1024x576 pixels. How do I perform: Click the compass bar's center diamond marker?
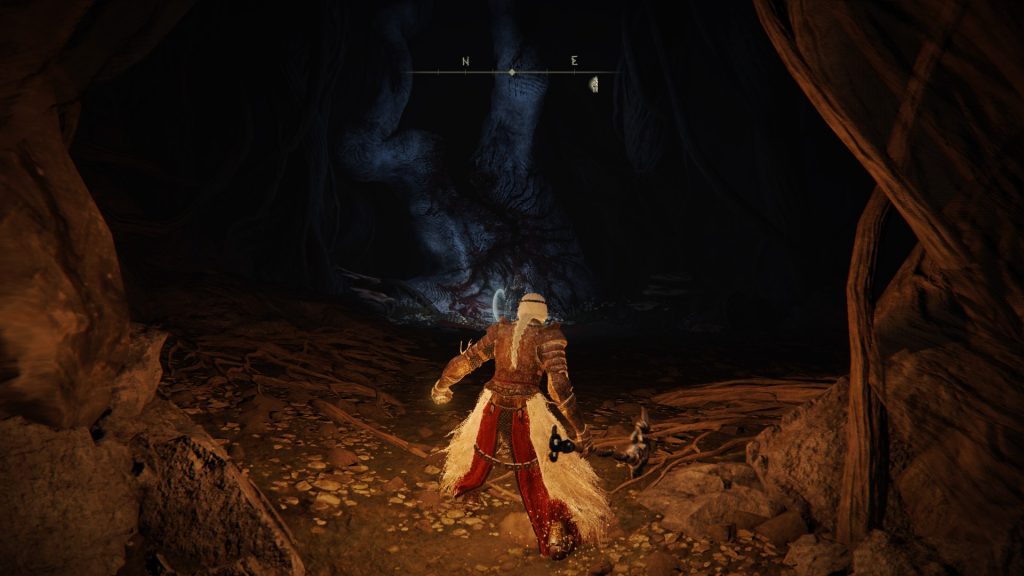click(512, 73)
